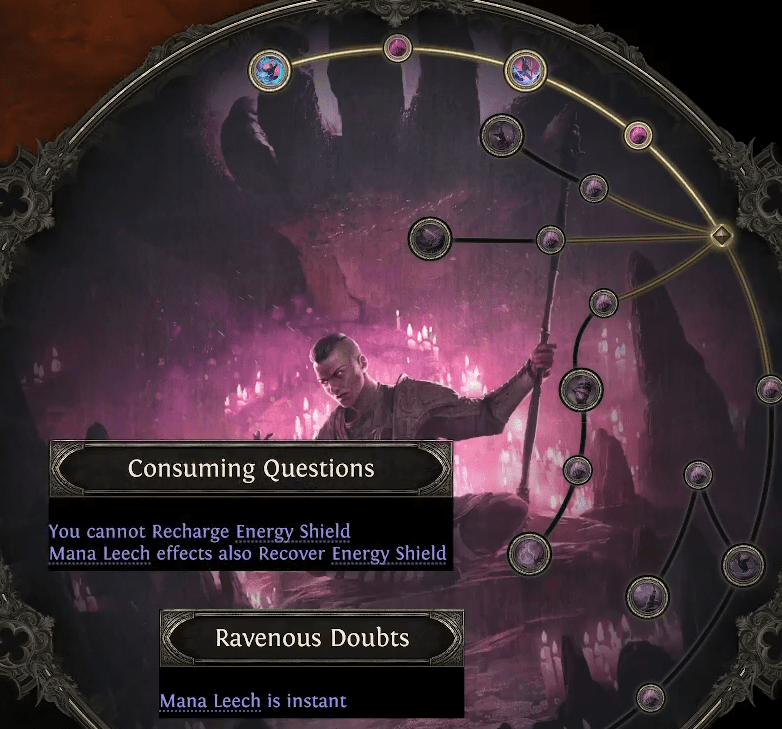The width and height of the screenshot is (782, 729).
Task: Choose the small node that forks to two notables
Action: pyautogui.click(x=698, y=474)
